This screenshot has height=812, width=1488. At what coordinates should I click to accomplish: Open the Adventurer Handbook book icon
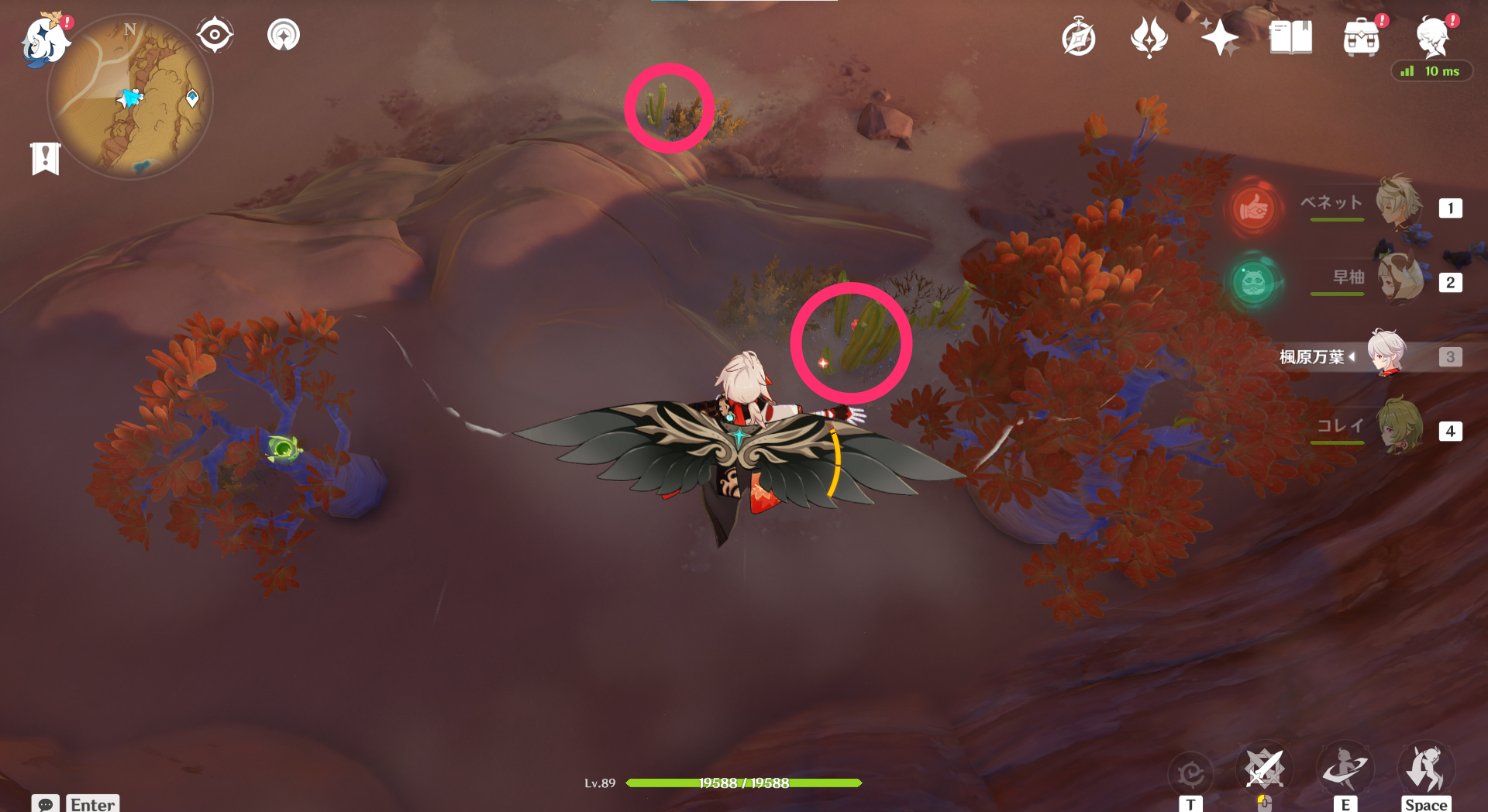1290,35
